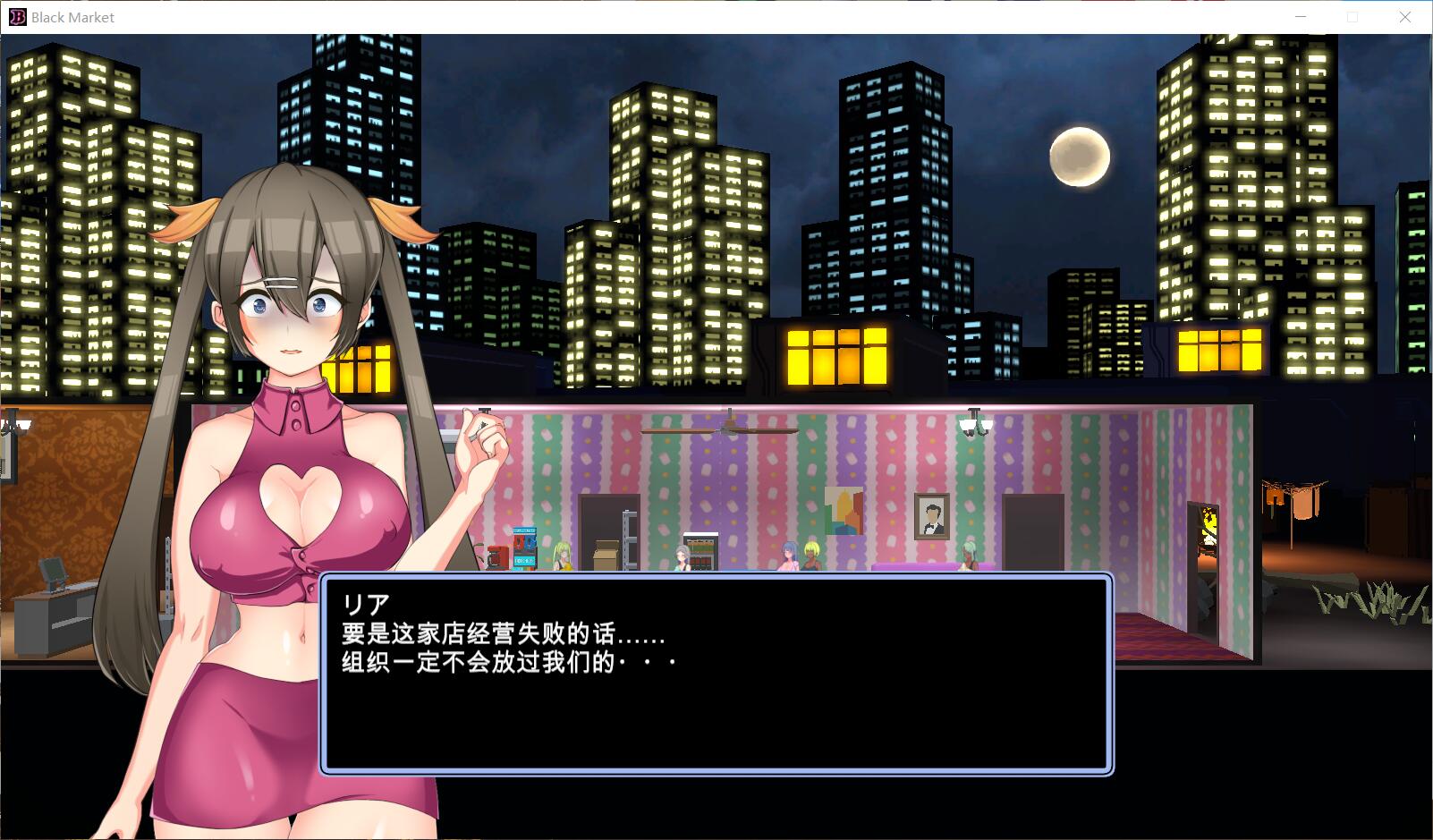This screenshot has width=1433, height=840.
Task: Click the blue-haired NPC behind the bar
Action: pos(787,553)
